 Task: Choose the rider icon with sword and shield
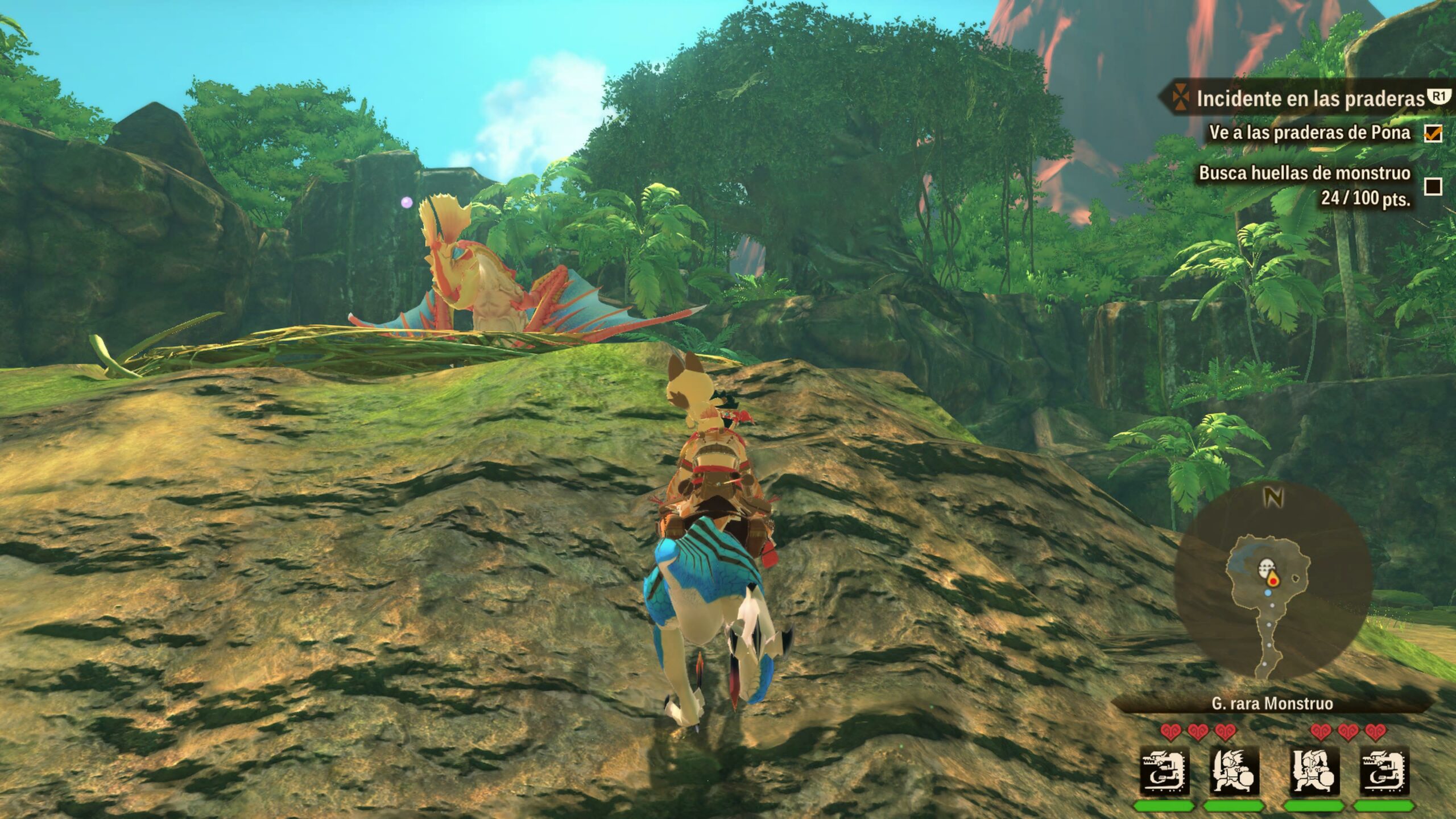[1234, 772]
